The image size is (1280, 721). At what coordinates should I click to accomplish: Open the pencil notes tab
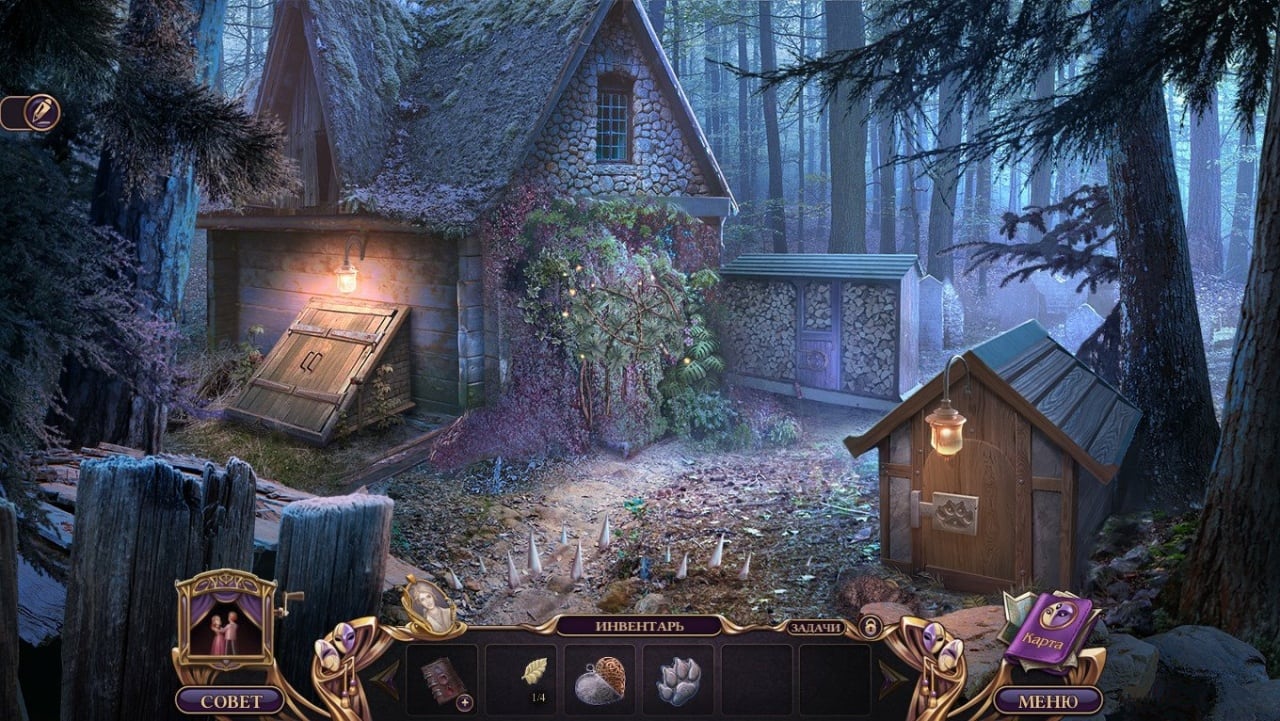(40, 112)
